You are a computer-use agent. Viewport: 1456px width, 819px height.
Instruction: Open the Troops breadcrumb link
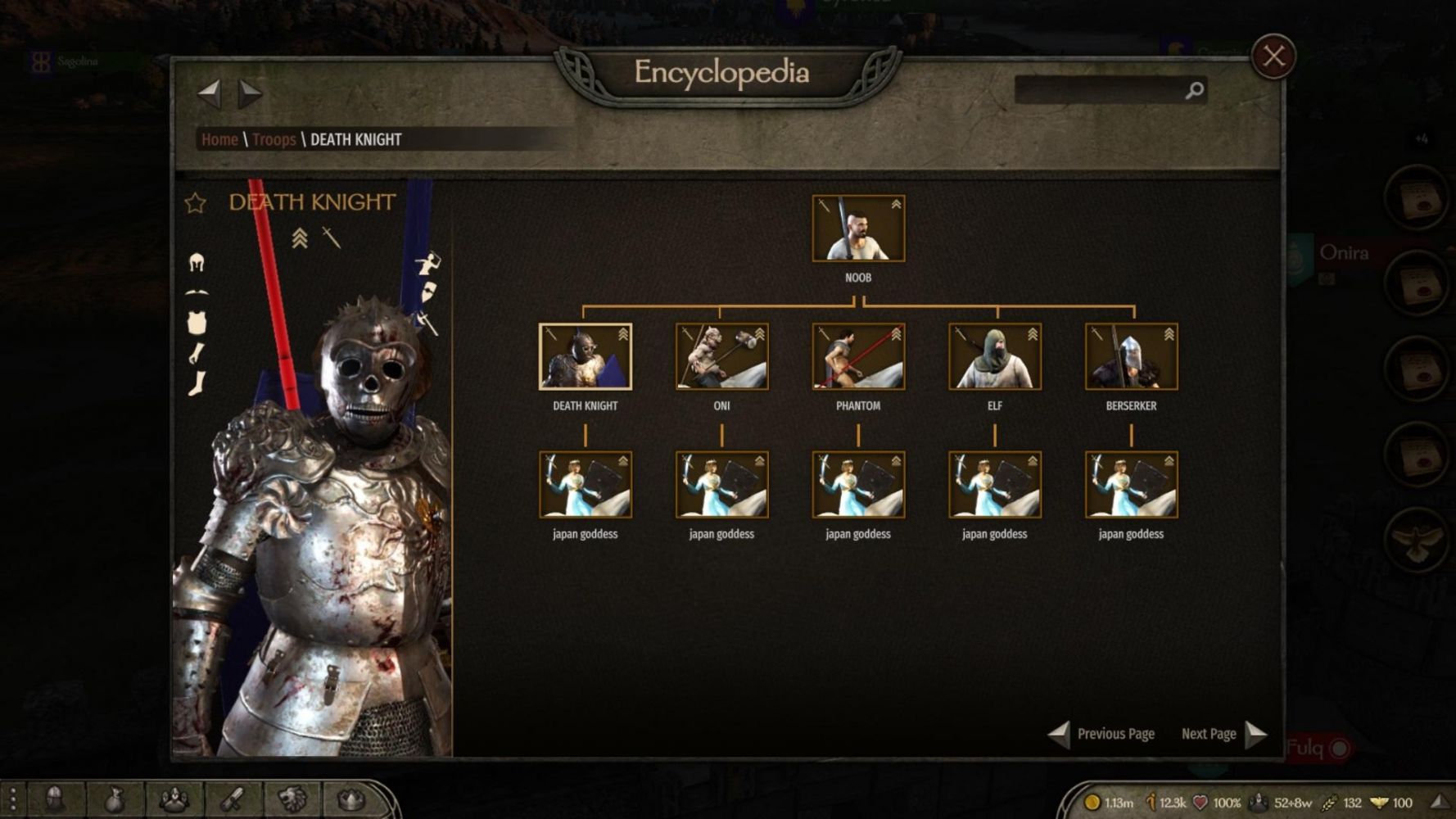[x=274, y=139]
